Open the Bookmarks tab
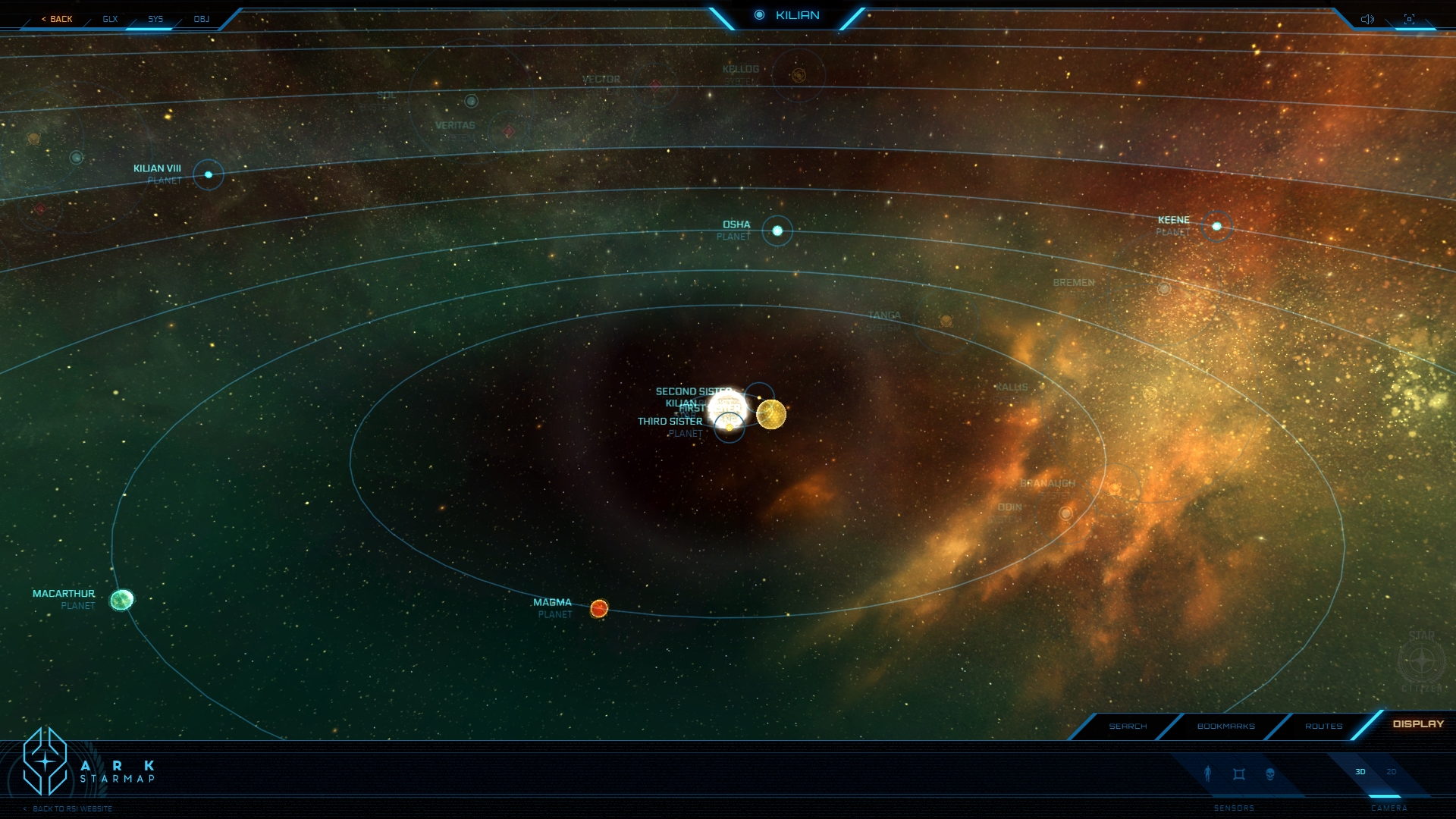 [x=1225, y=726]
